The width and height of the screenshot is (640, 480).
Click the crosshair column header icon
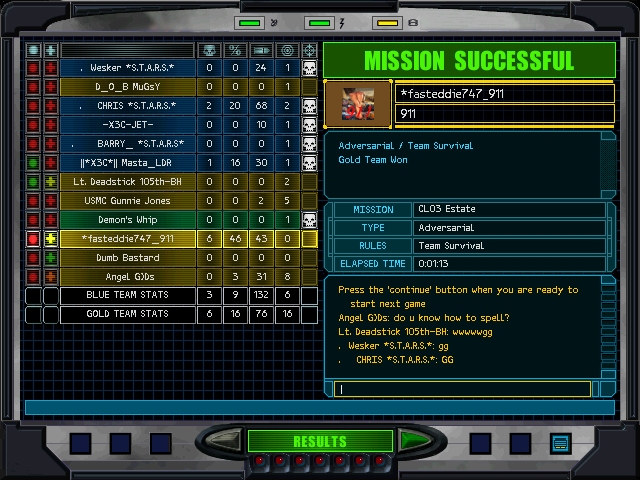coord(309,50)
